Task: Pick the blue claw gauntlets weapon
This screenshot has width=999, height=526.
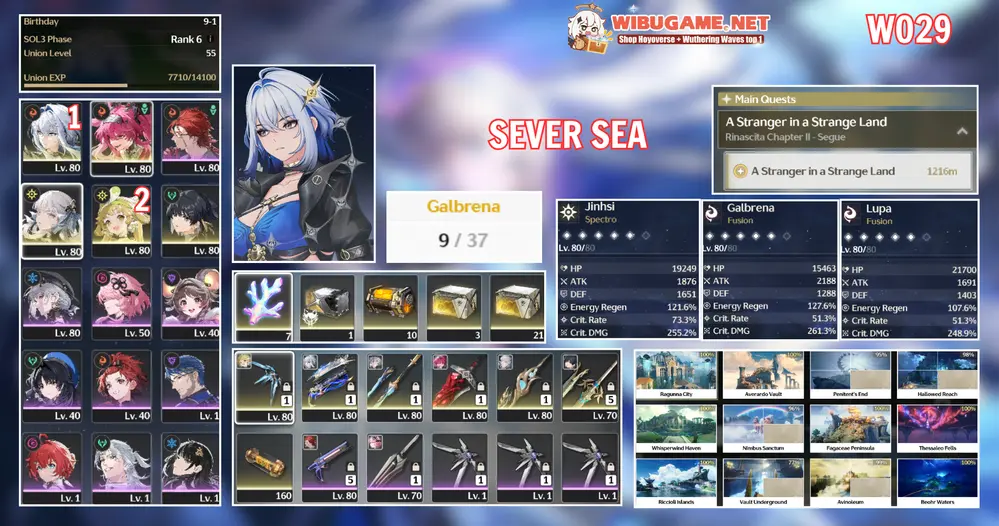Action: click(264, 385)
